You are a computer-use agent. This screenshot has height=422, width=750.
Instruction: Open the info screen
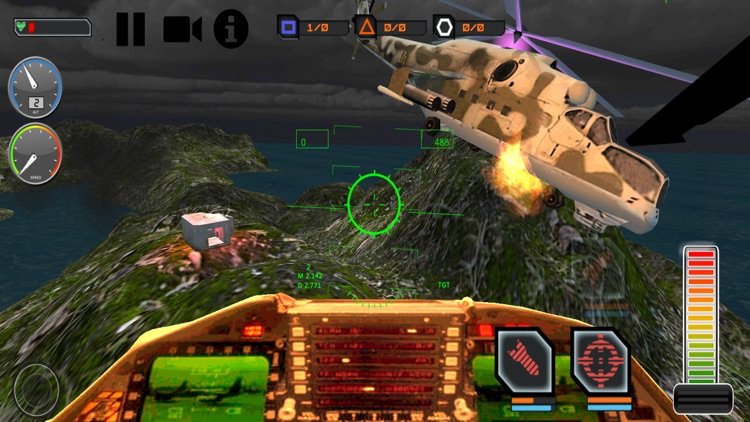[231, 28]
